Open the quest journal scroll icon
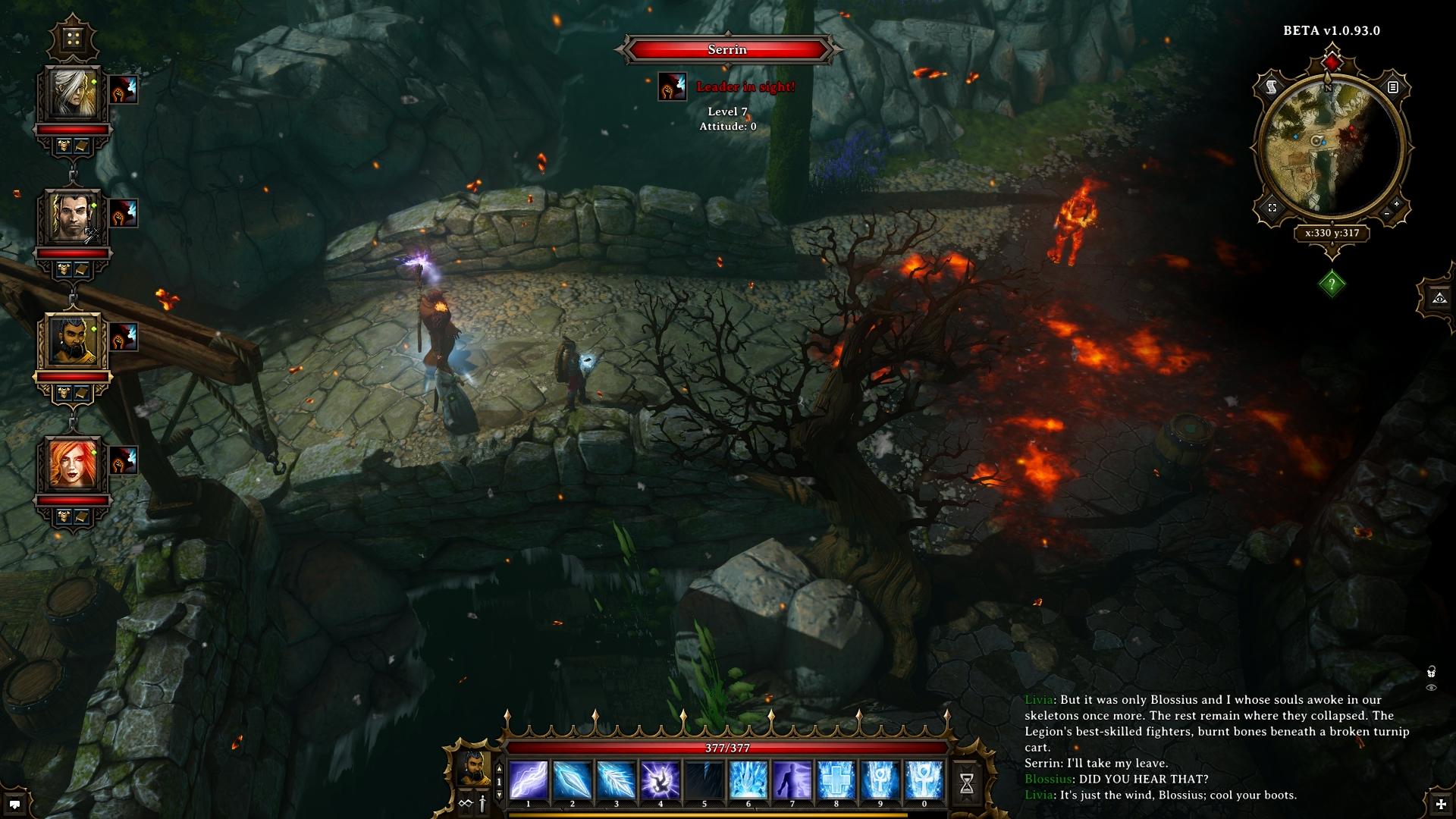 pyautogui.click(x=1272, y=88)
